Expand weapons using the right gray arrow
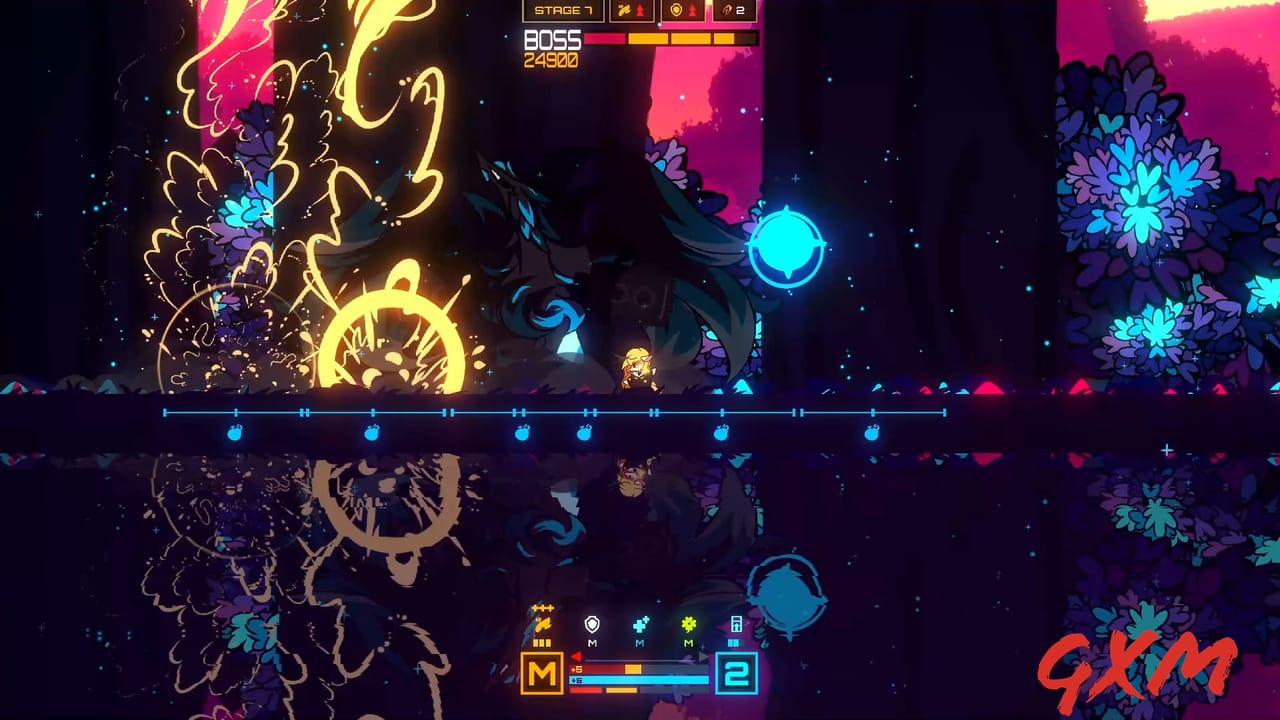Screen dimensions: 1280x720 tap(702, 657)
